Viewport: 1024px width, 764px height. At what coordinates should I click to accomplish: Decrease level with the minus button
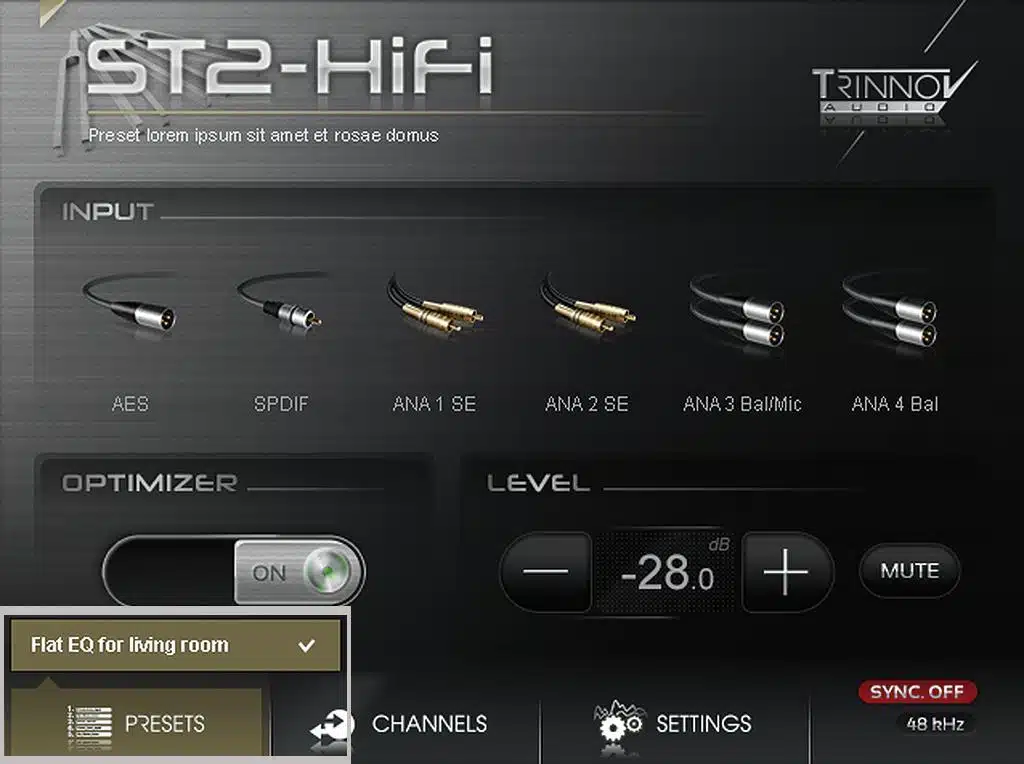(546, 572)
